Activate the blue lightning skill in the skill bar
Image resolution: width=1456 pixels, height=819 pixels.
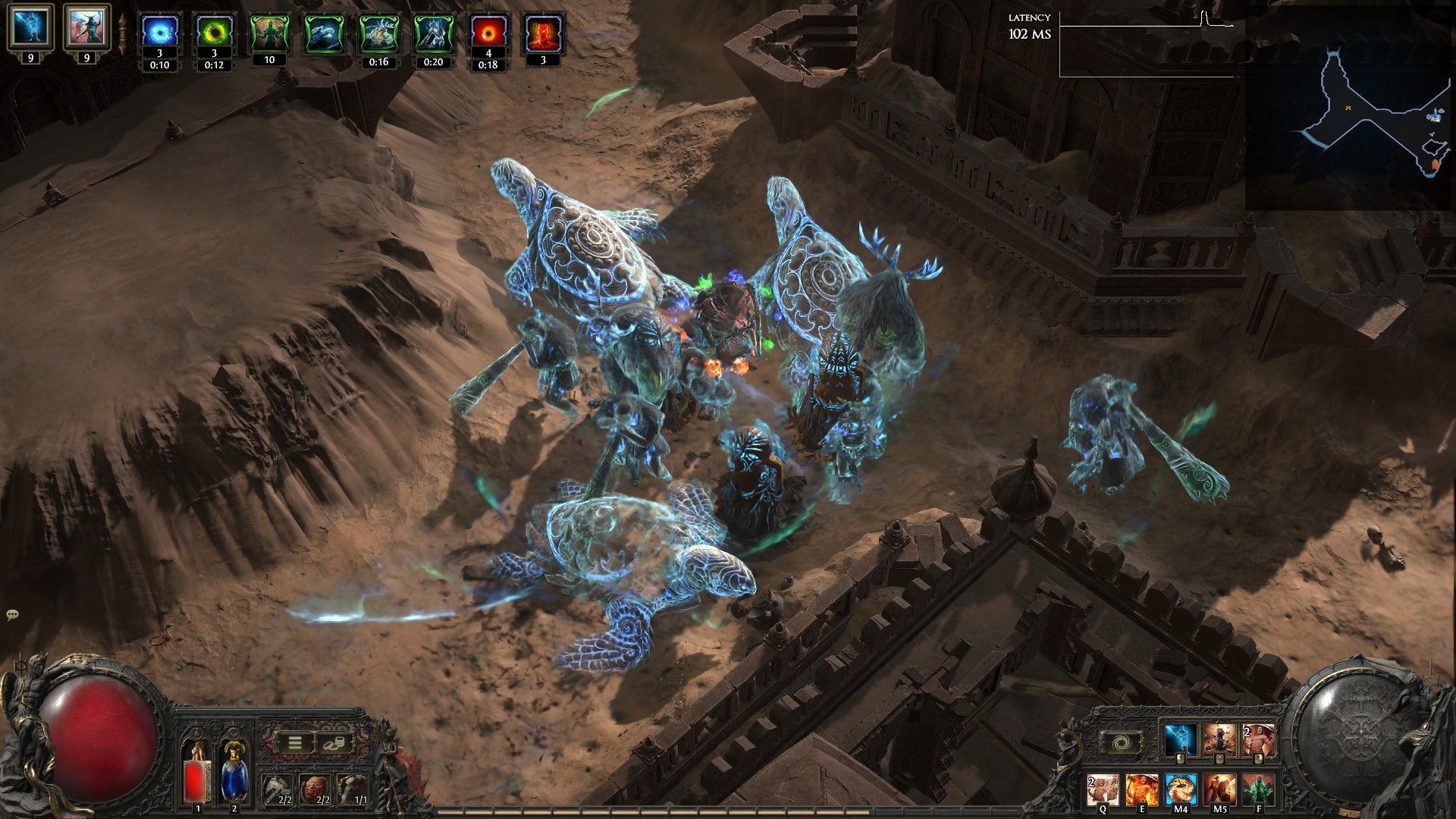coord(1181,740)
